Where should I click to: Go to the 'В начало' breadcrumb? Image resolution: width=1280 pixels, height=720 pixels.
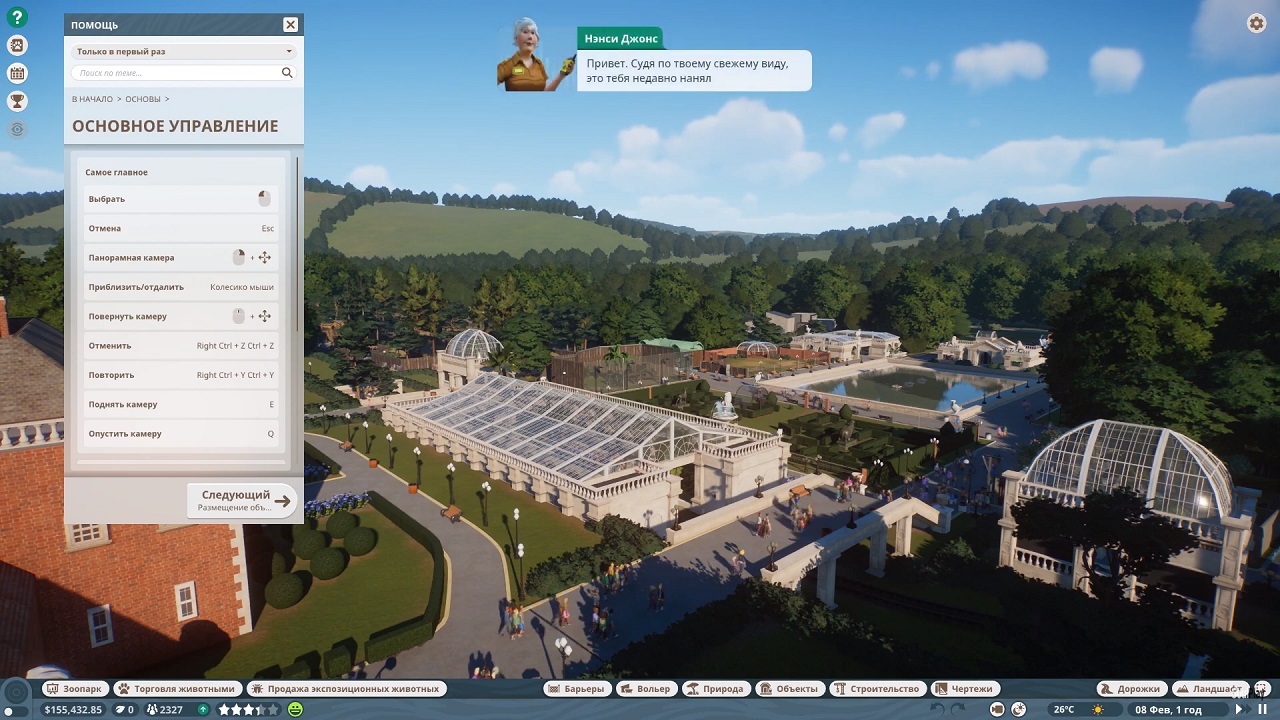coord(92,99)
